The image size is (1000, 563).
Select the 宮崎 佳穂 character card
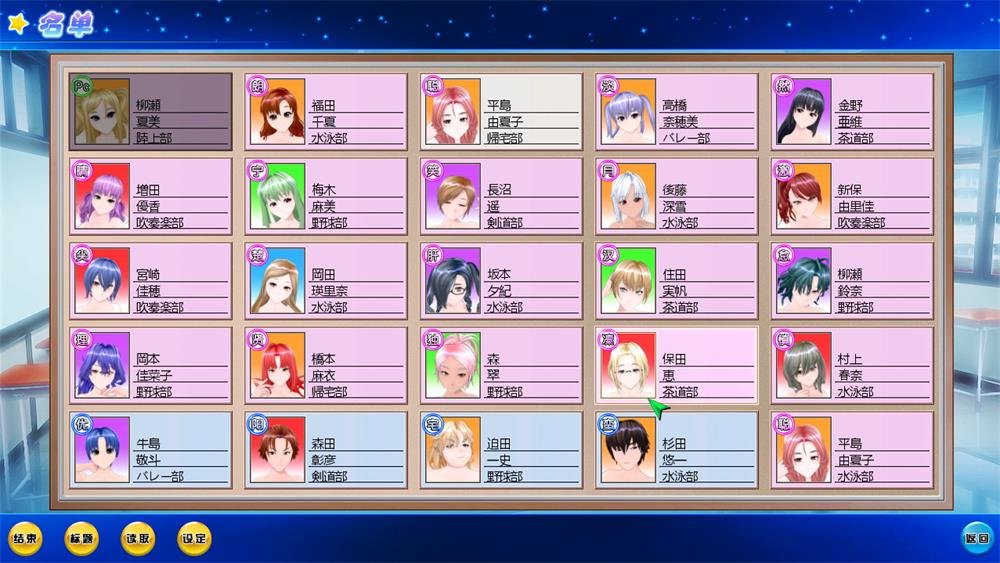click(x=151, y=281)
